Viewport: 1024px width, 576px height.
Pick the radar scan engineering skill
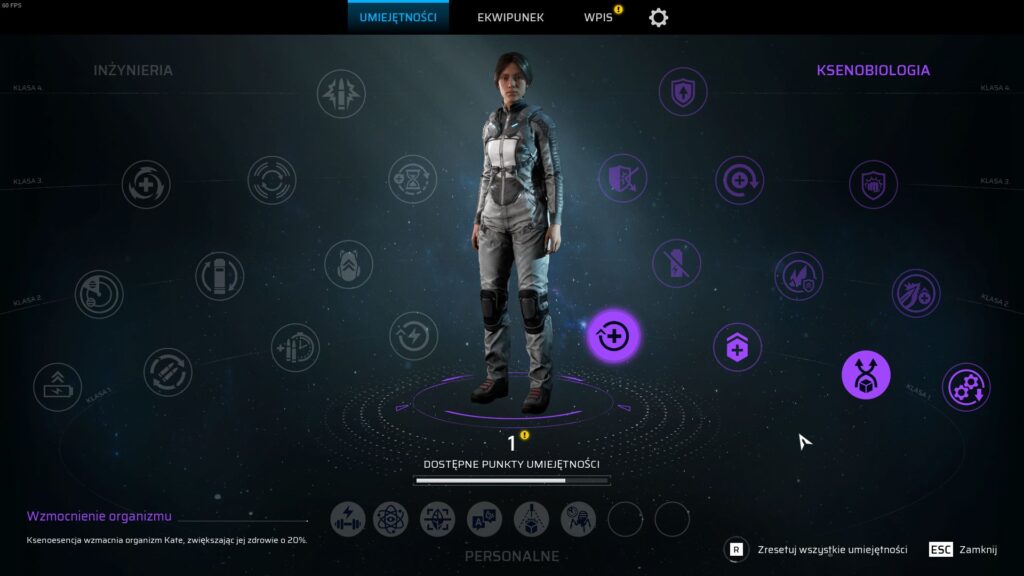(x=99, y=294)
